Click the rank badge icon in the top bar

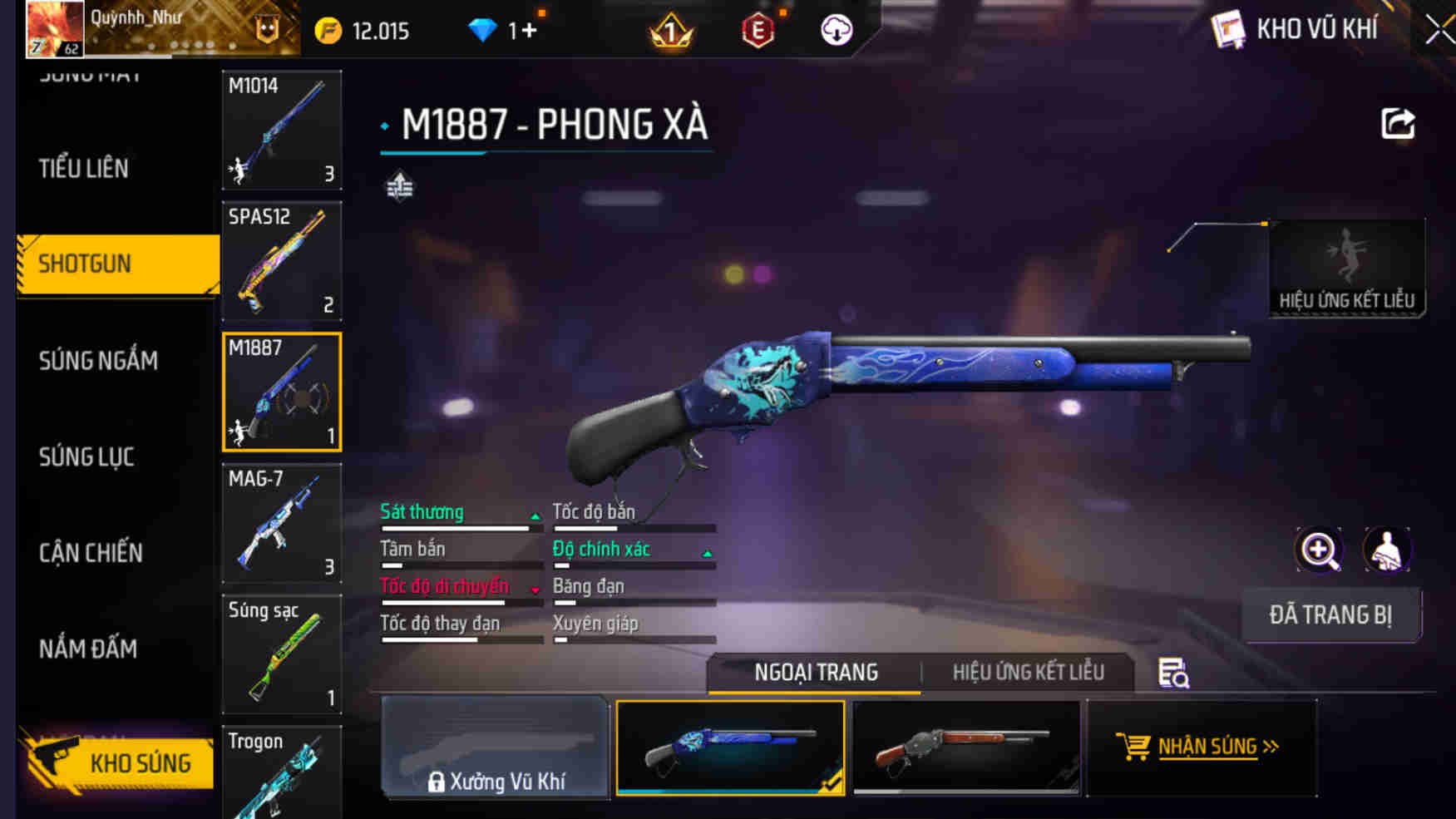click(670, 27)
